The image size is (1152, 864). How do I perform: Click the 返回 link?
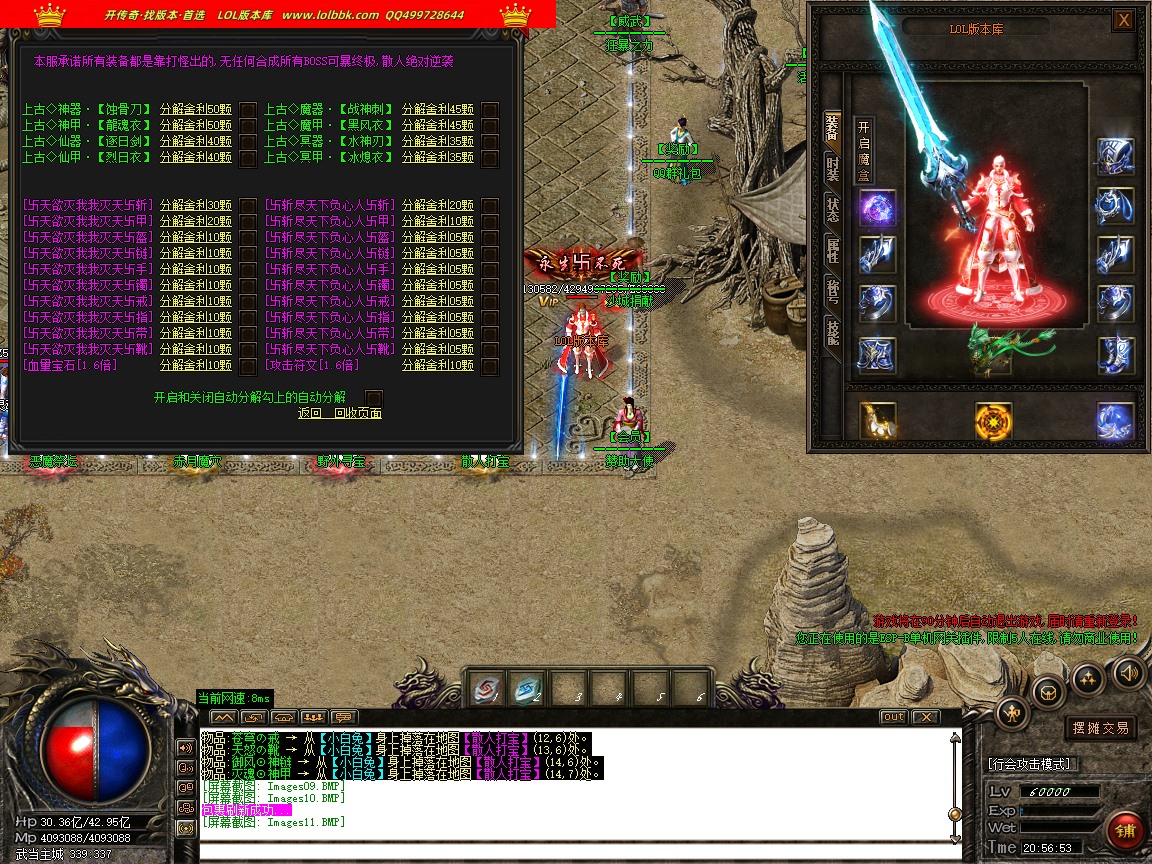click(x=310, y=413)
